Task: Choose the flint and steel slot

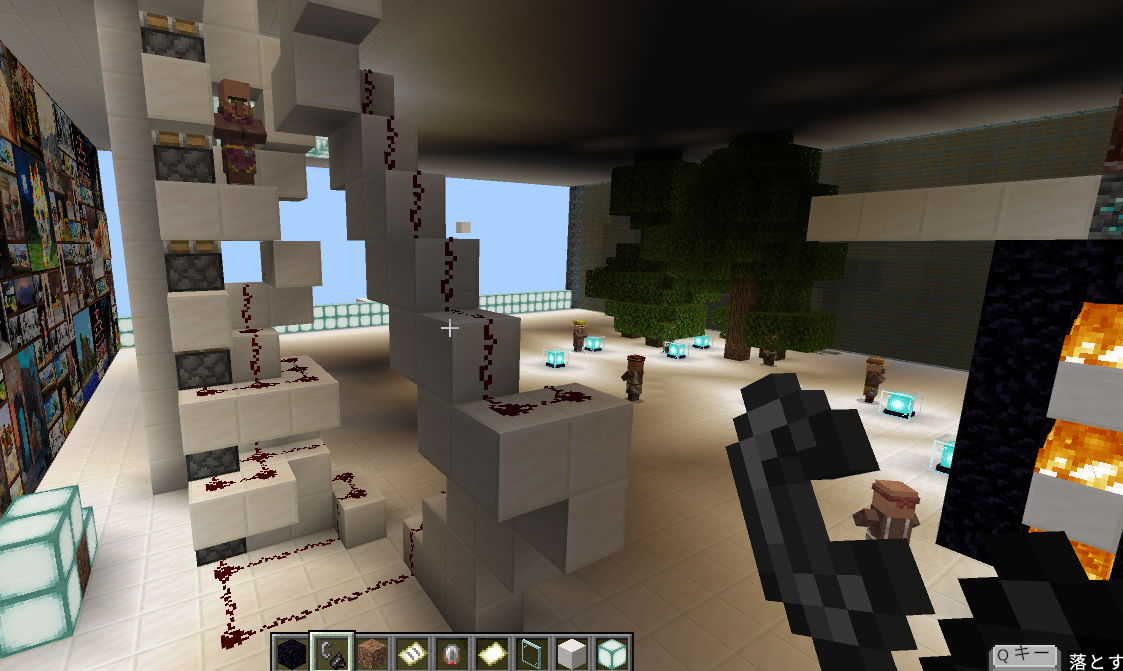Action: [x=330, y=653]
